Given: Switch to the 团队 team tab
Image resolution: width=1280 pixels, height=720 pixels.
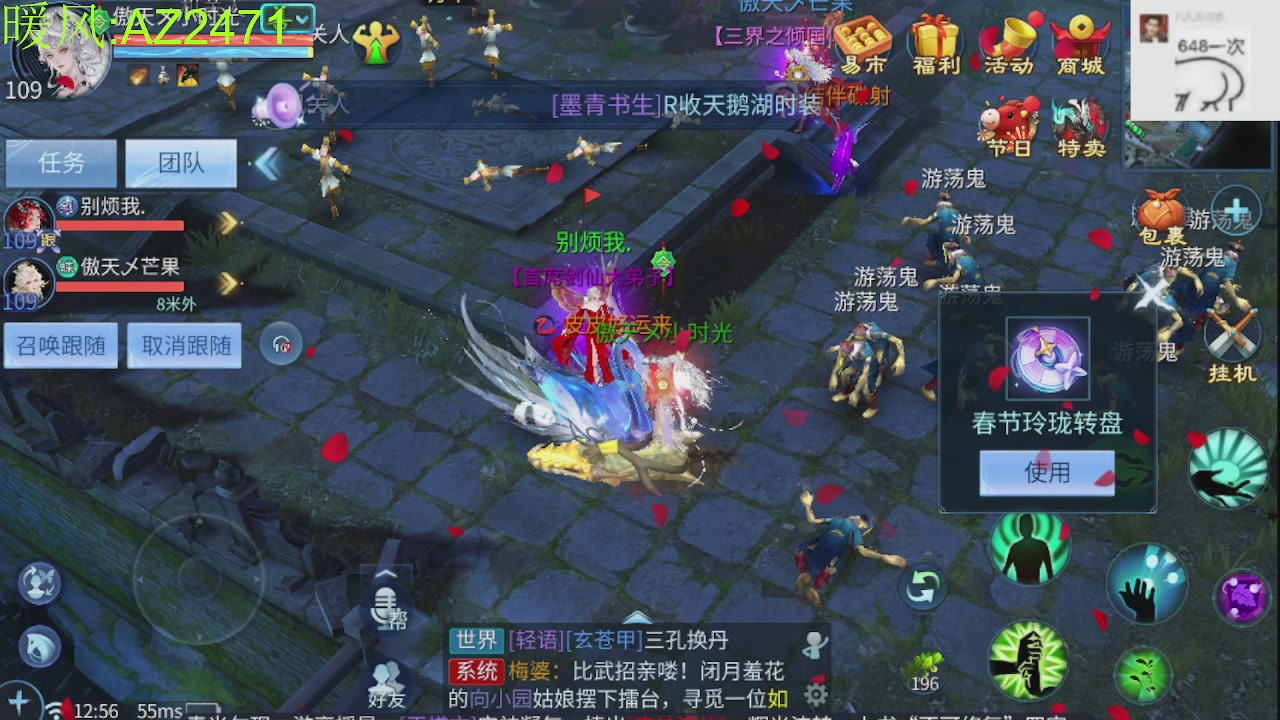Looking at the screenshot, I should point(181,162).
